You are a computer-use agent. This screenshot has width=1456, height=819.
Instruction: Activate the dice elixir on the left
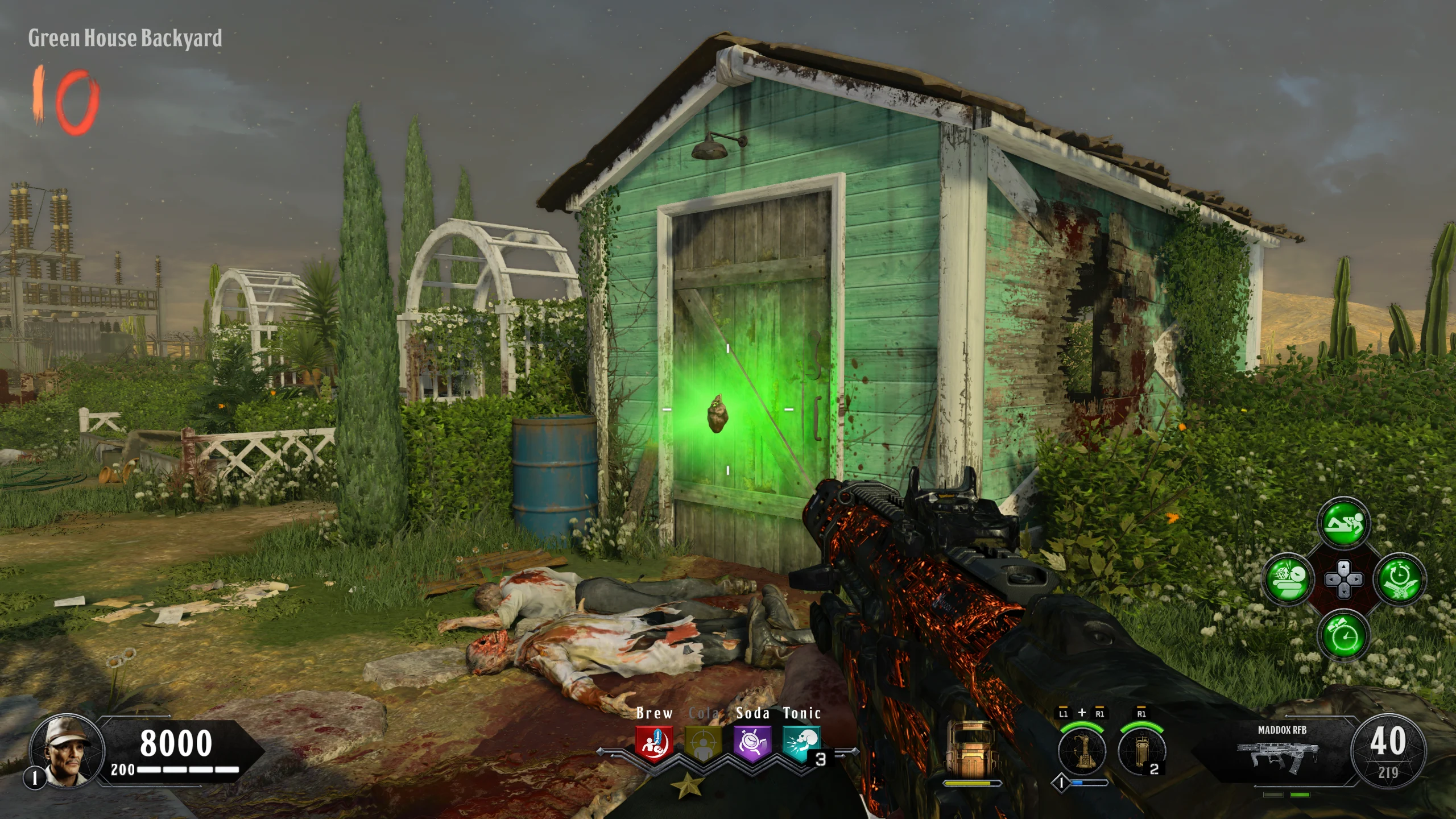pyautogui.click(x=1288, y=580)
